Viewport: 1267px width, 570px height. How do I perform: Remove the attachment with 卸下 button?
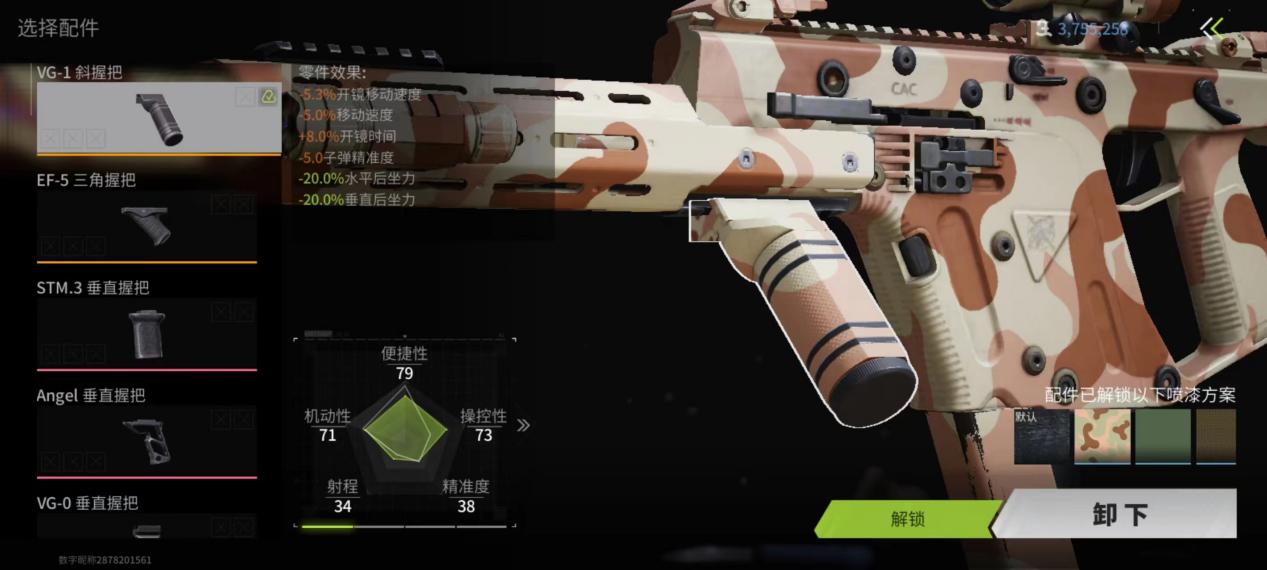[1119, 515]
